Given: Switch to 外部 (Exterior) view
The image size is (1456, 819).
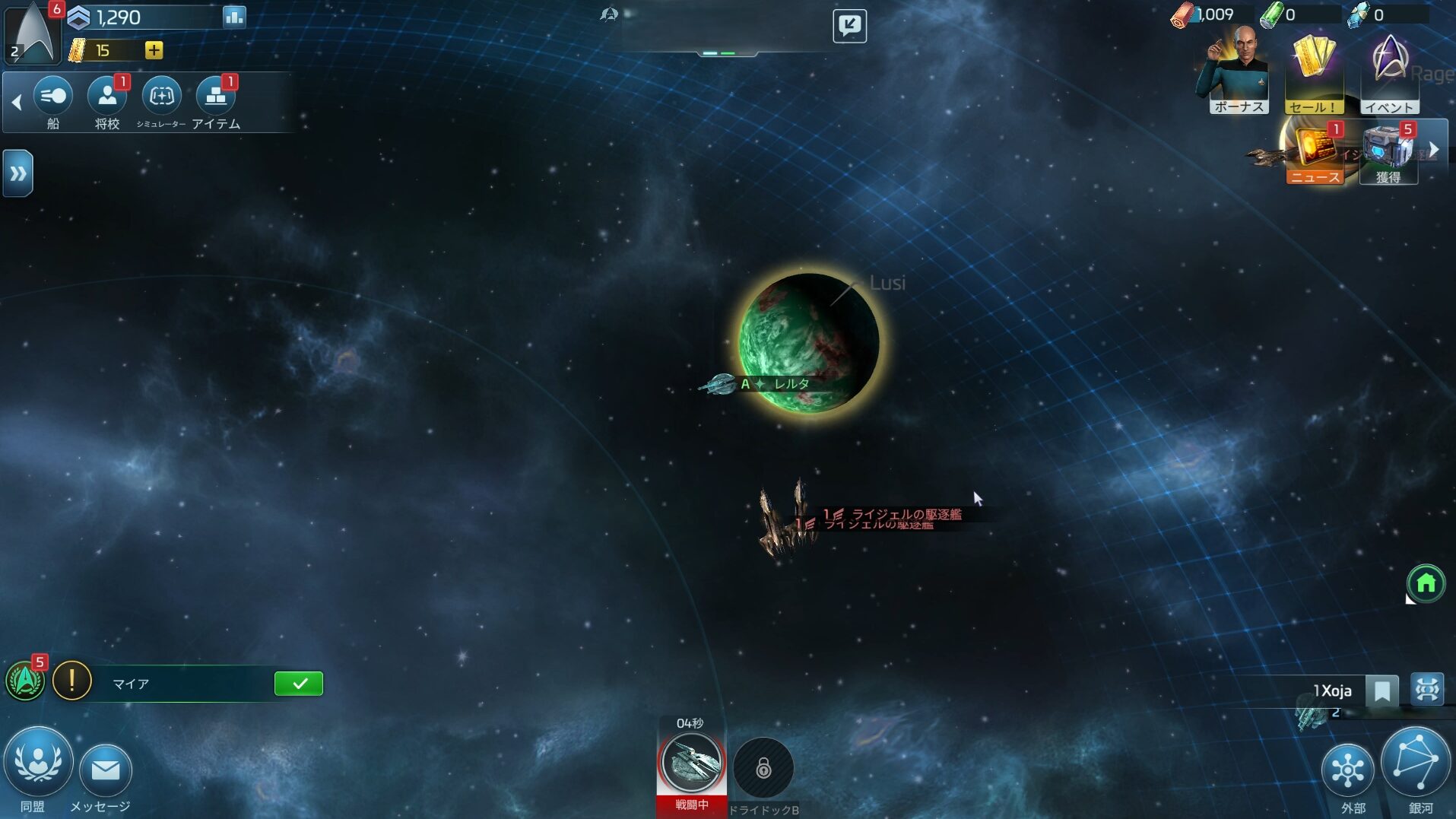Looking at the screenshot, I should click(x=1347, y=771).
